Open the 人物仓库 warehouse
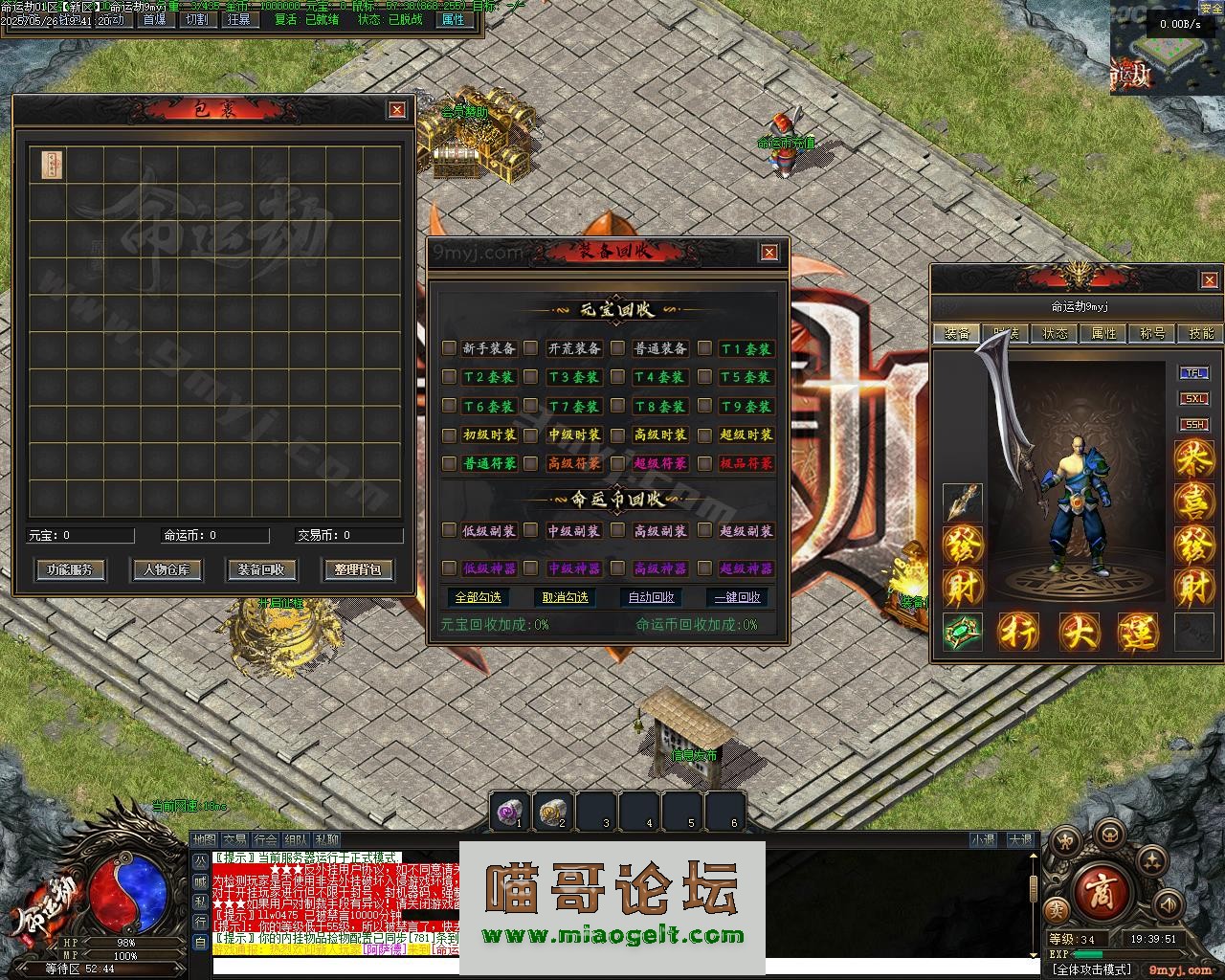Image resolution: width=1225 pixels, height=980 pixels. tap(167, 569)
